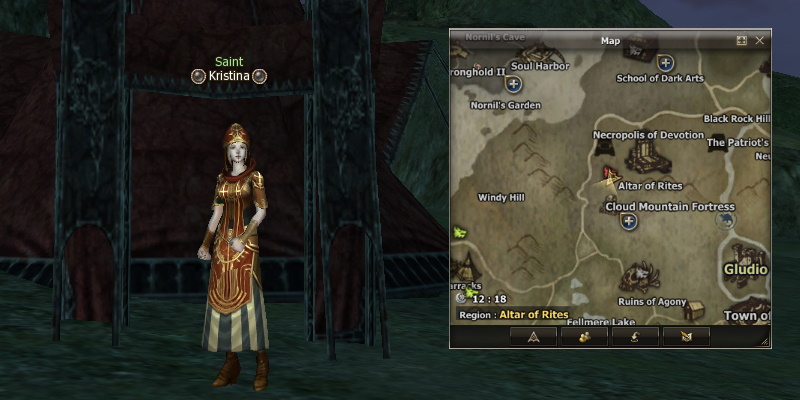Click the red player arrow at Altar of Rites

(x=608, y=178)
